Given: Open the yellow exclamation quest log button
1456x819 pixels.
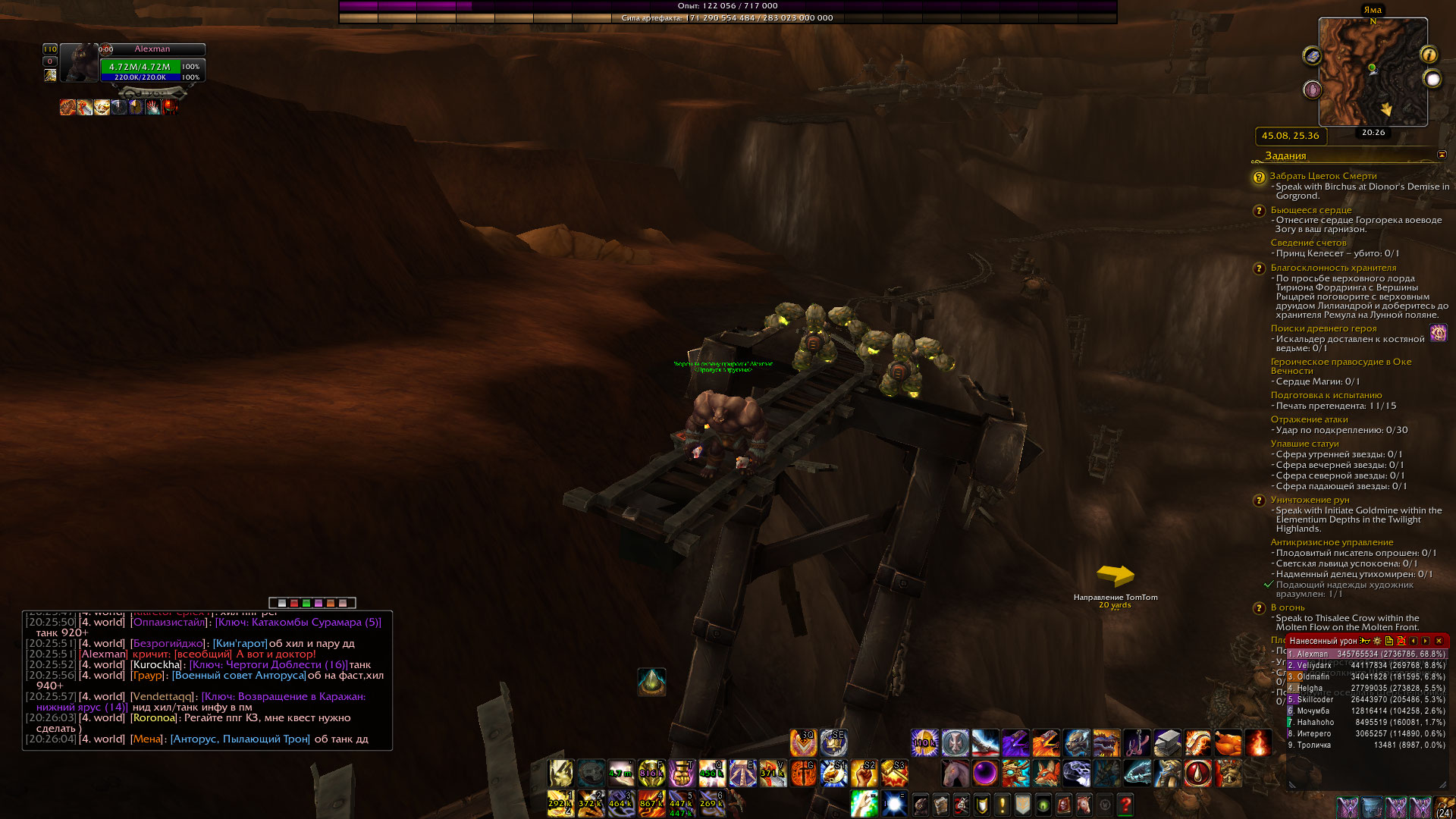Looking at the screenshot, I should pos(1002,804).
